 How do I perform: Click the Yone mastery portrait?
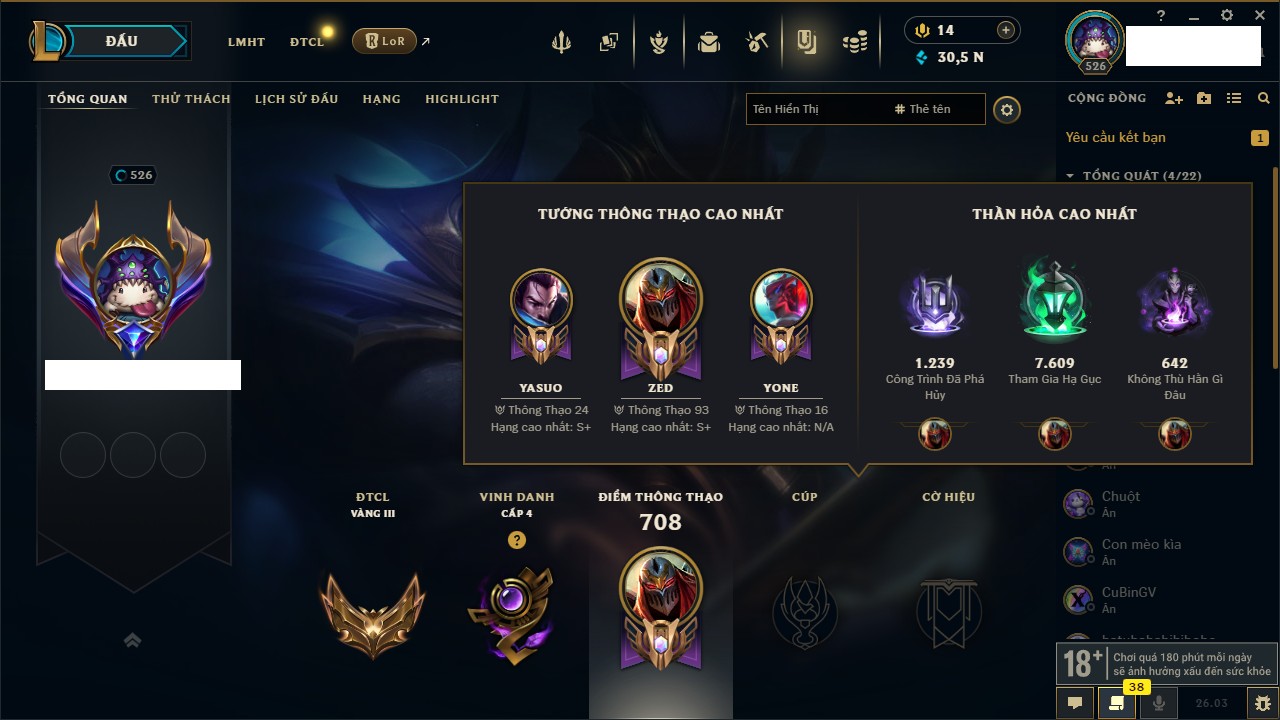click(781, 300)
